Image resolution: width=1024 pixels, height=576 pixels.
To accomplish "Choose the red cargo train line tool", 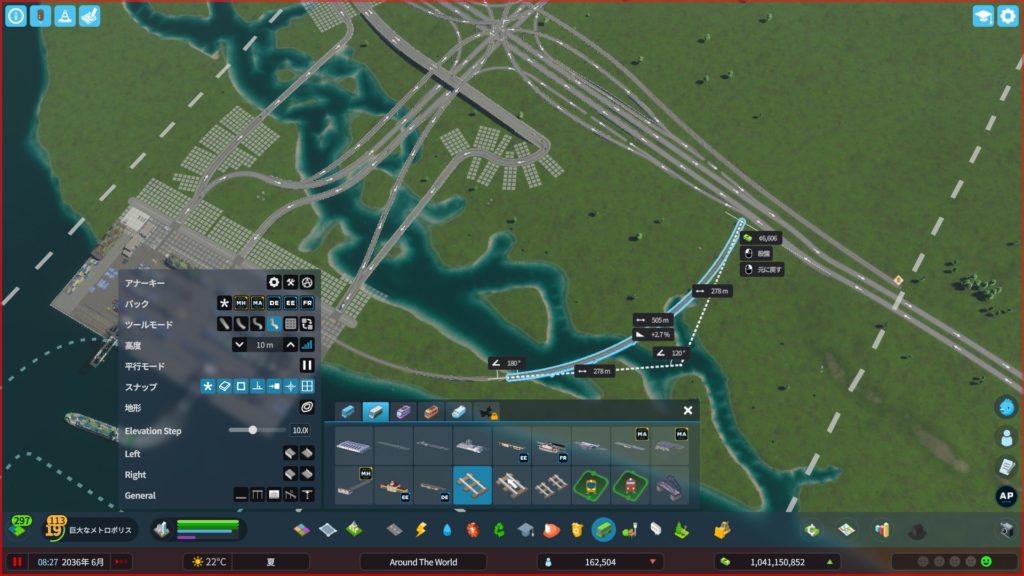I will [x=630, y=485].
